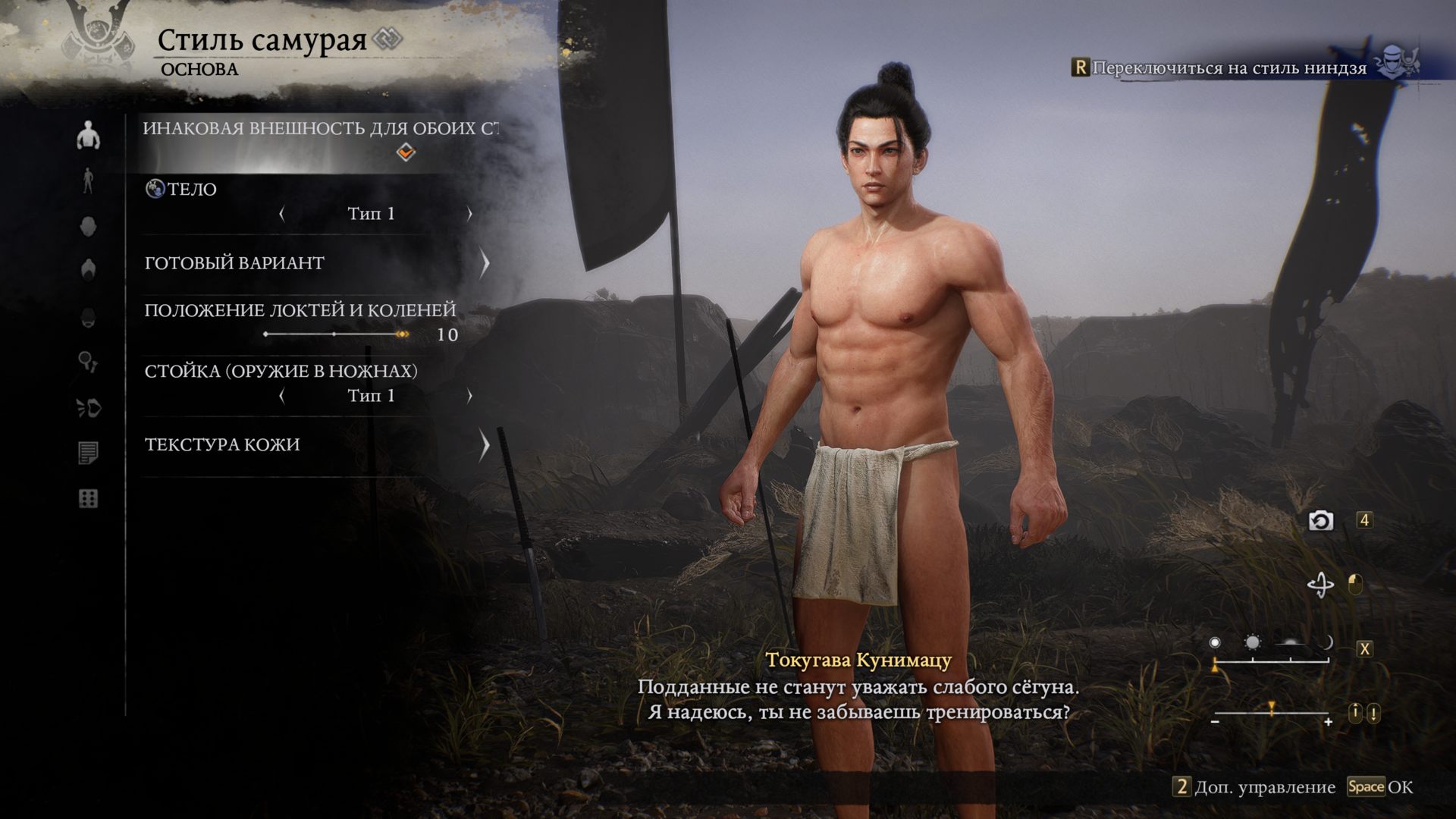
Task: Select the bald head category tab
Action: click(x=88, y=226)
